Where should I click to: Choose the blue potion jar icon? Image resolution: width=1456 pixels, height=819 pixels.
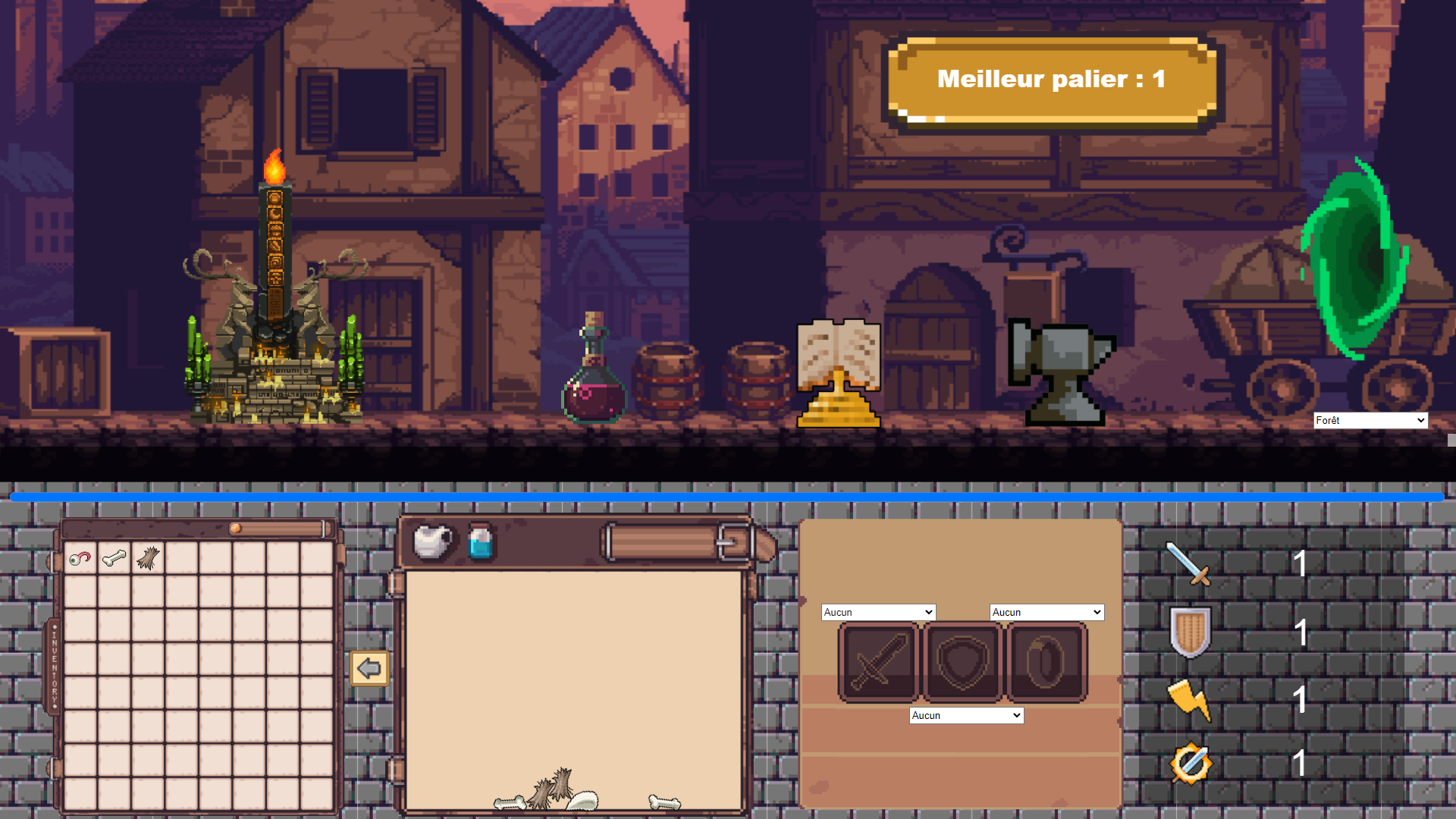coord(481,542)
